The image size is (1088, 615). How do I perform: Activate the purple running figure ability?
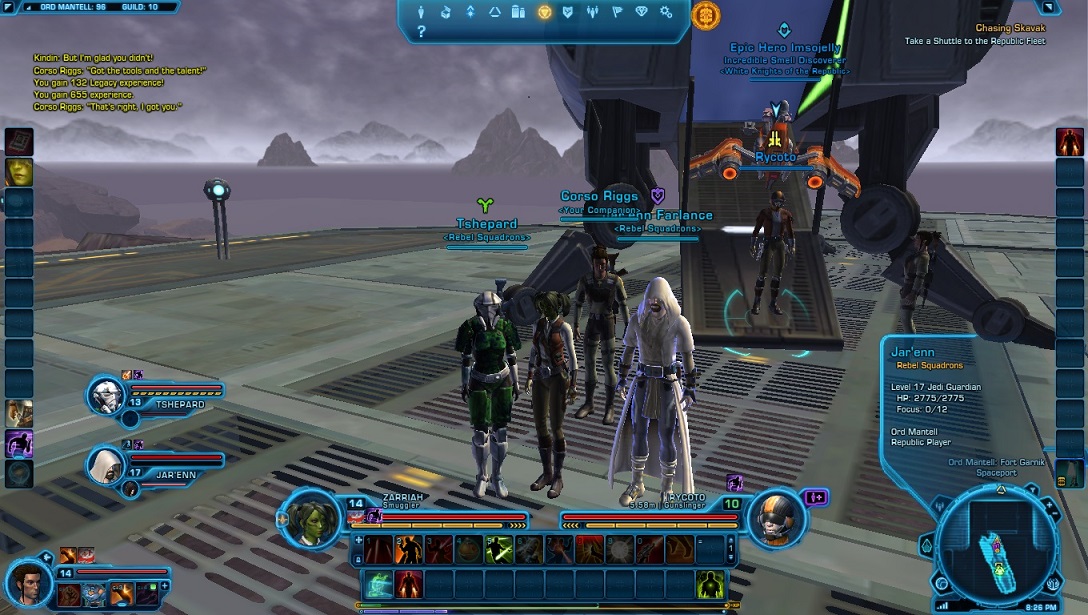click(19, 443)
